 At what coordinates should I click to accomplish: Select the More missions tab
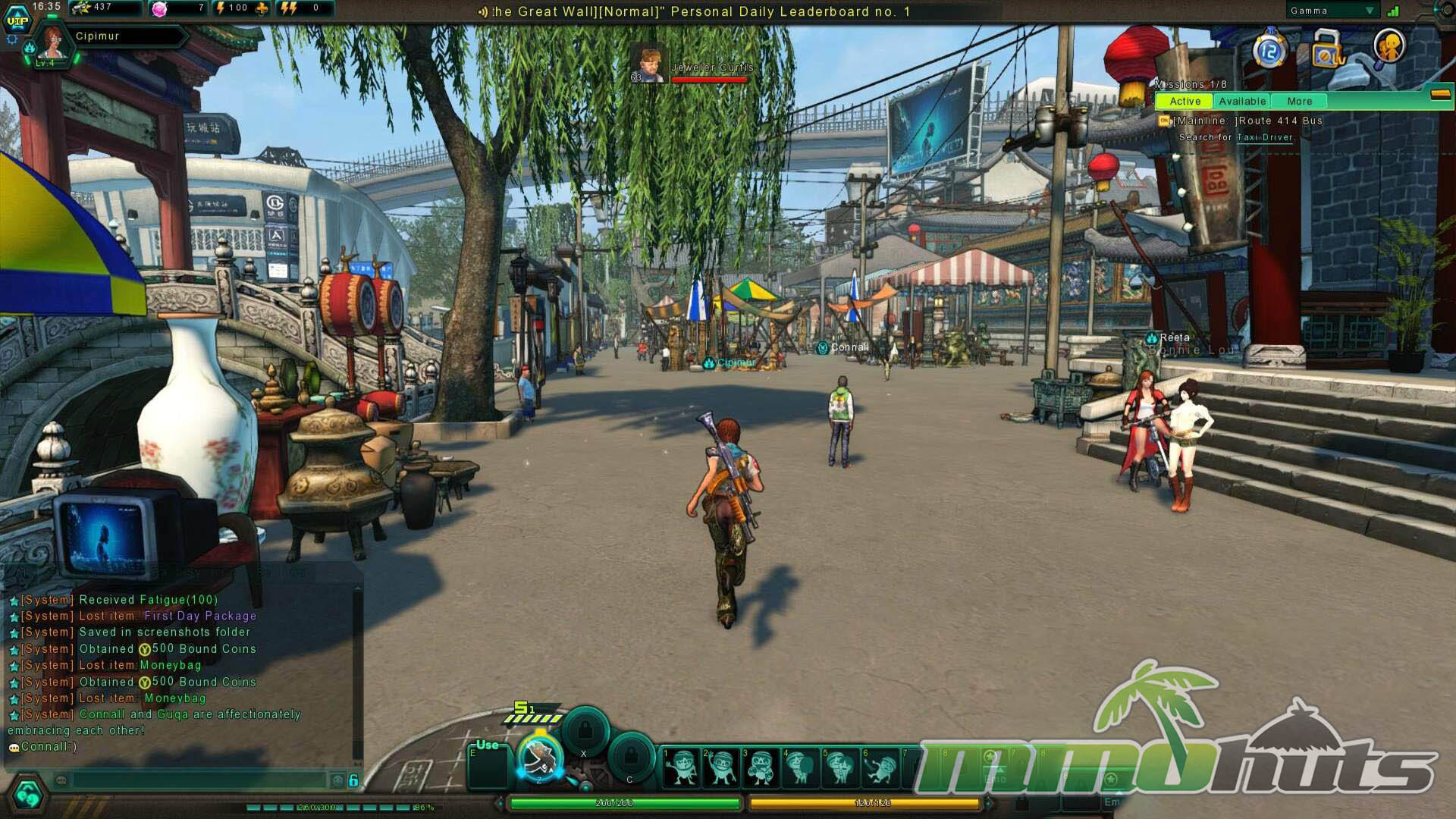click(1299, 101)
